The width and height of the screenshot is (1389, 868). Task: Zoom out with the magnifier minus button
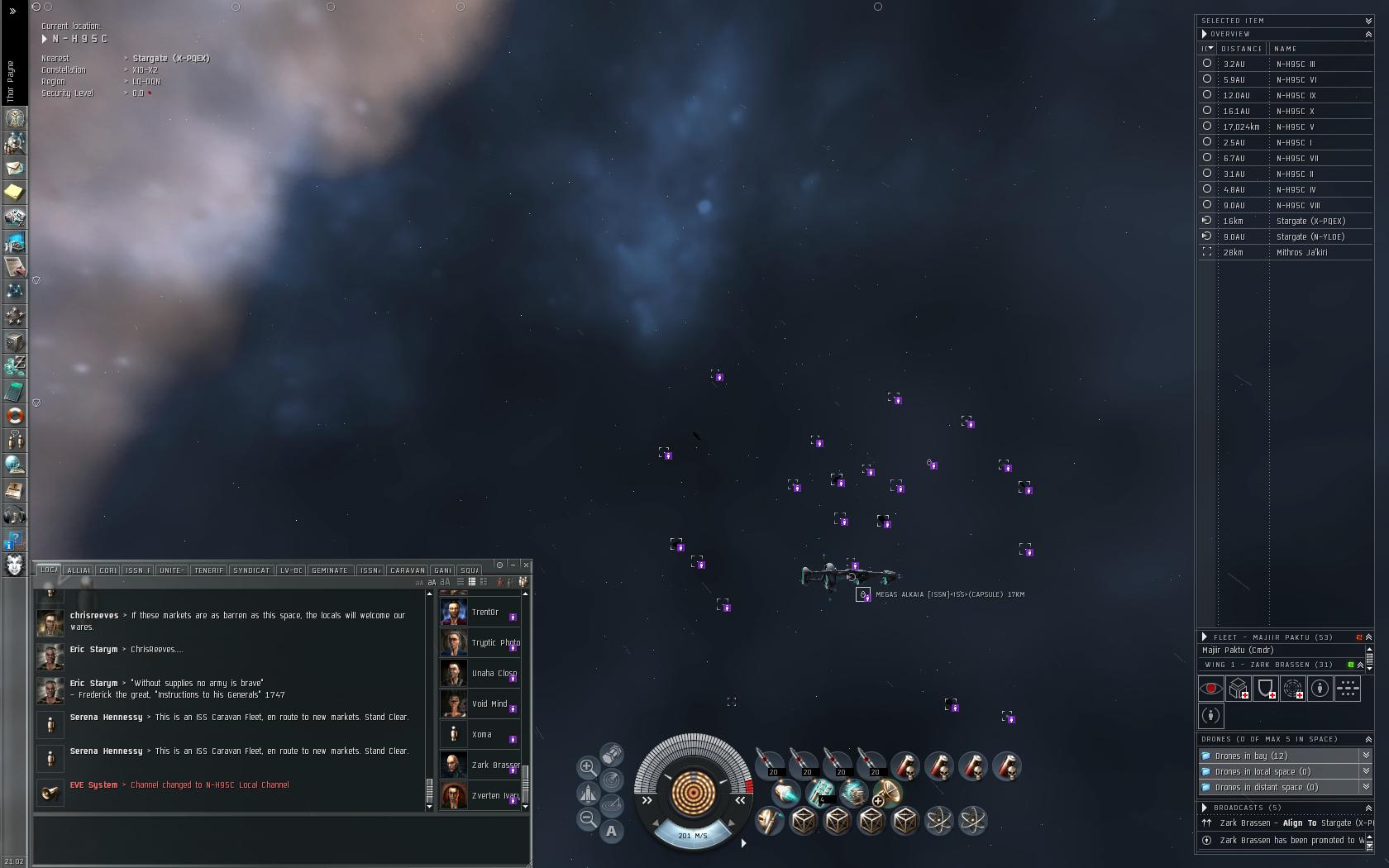click(x=588, y=818)
